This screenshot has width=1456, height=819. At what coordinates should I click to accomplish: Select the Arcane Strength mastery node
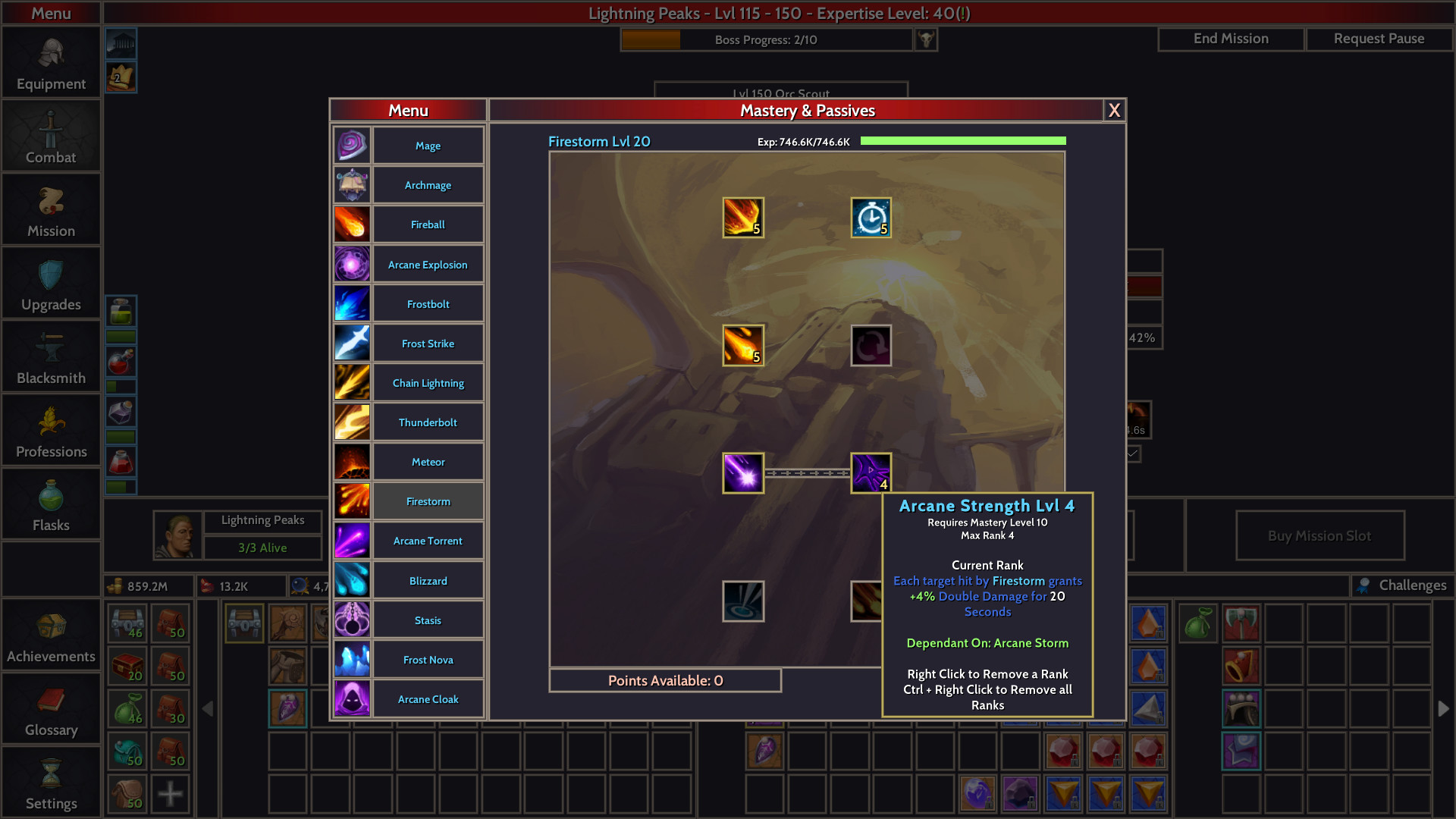[x=871, y=472]
